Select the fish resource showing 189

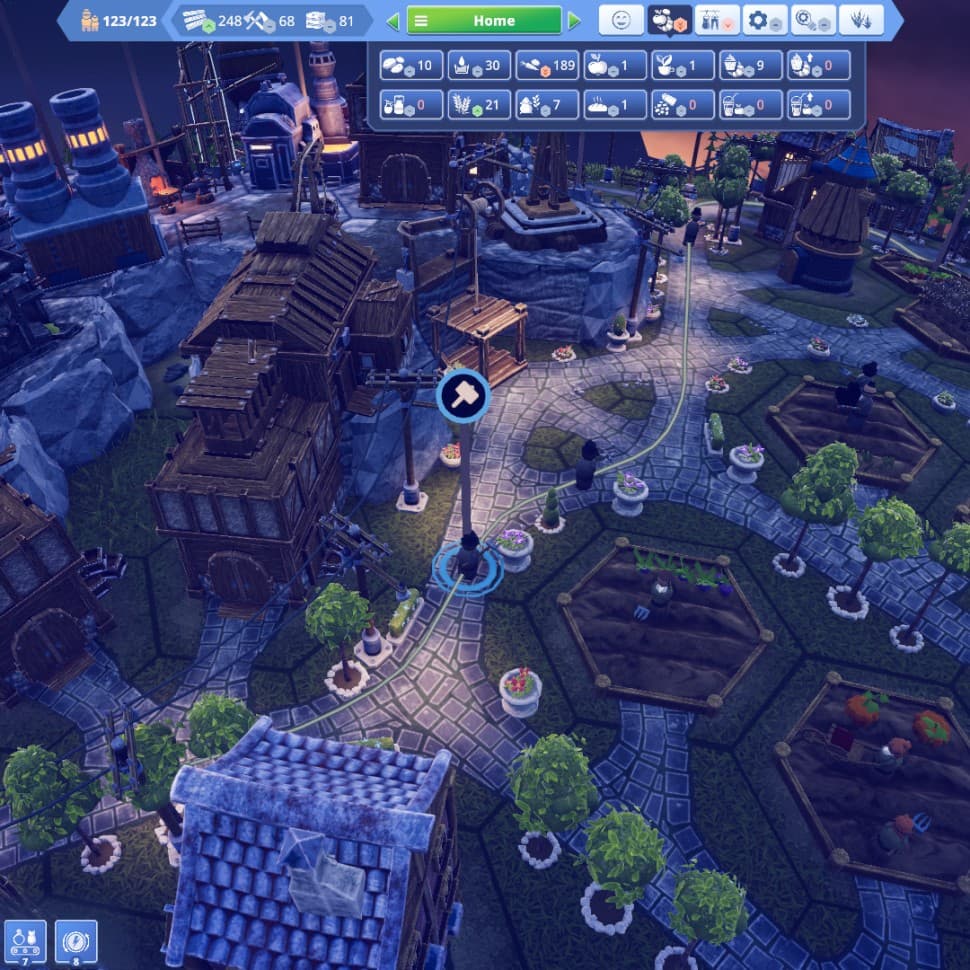point(548,66)
